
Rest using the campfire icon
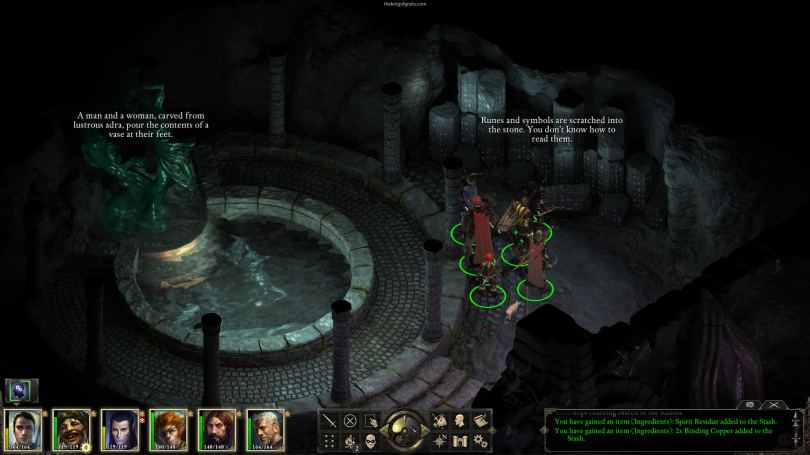(x=350, y=441)
